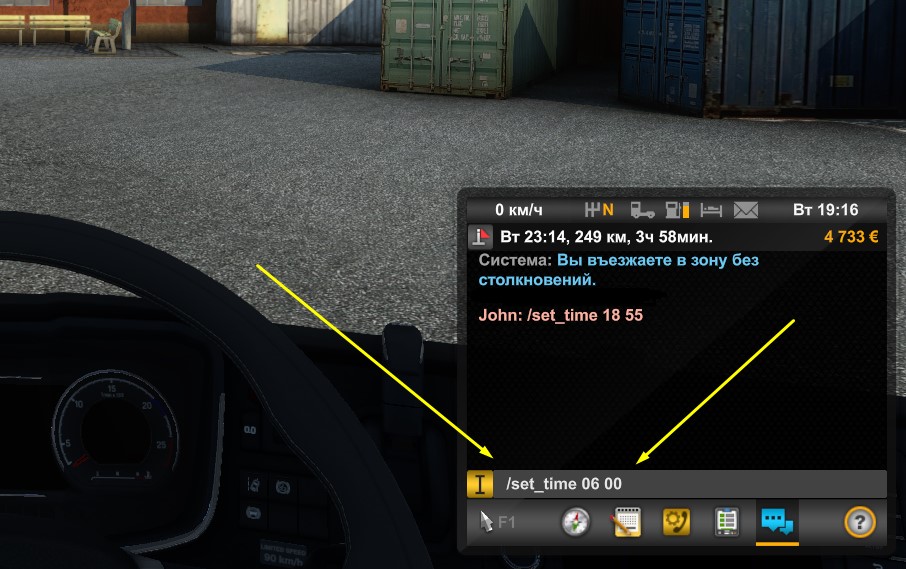
Task: Click the chat input field with /set_time
Action: click(690, 484)
